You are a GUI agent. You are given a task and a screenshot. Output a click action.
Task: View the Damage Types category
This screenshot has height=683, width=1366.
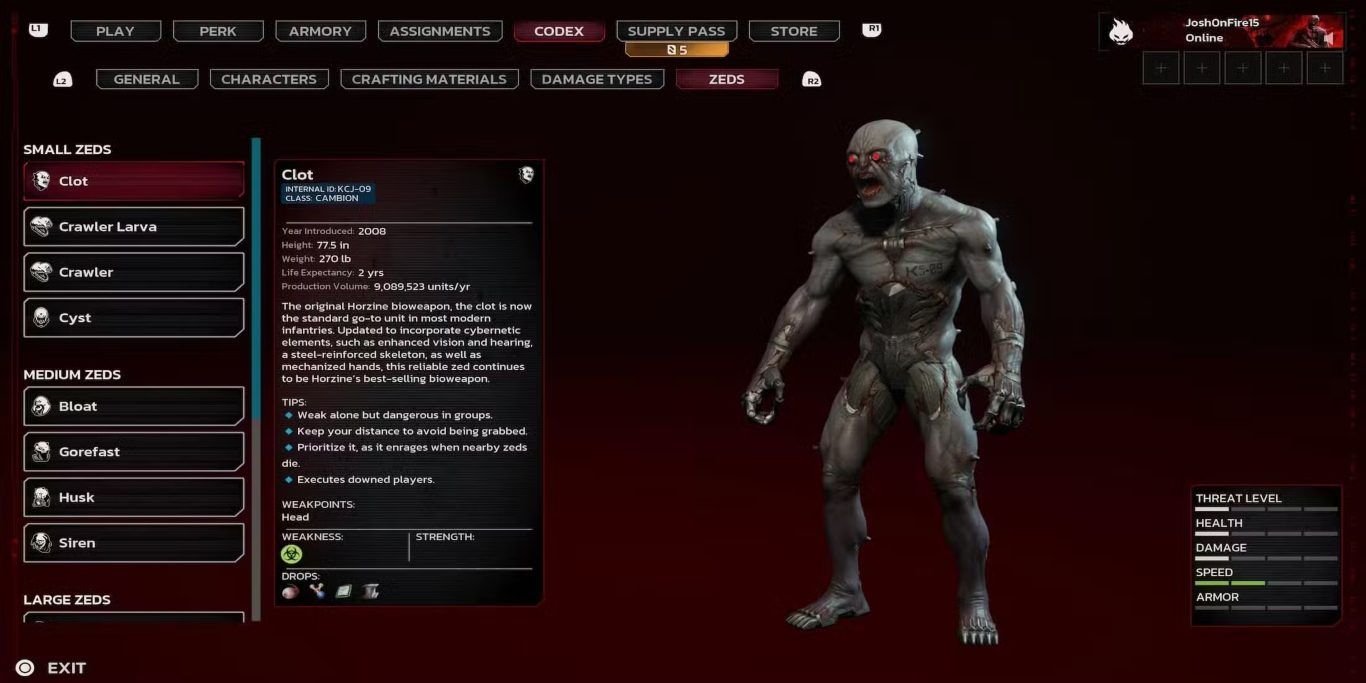click(x=596, y=79)
